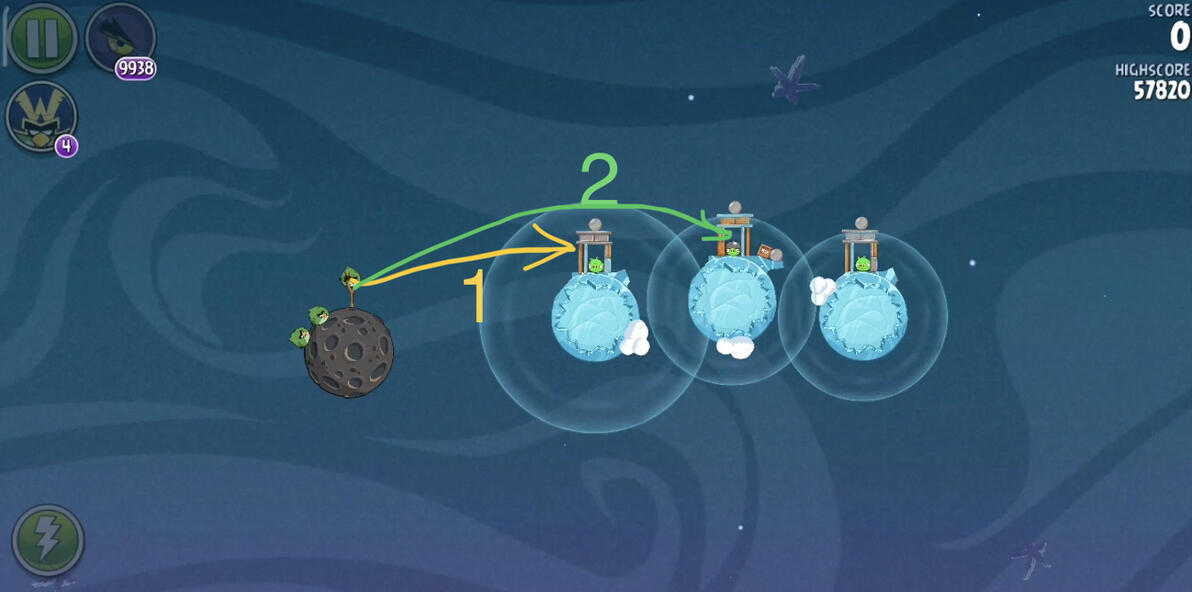Viewport: 1192px width, 592px height.
Task: Use the Wingman power-up icon
Action: (x=40, y=115)
